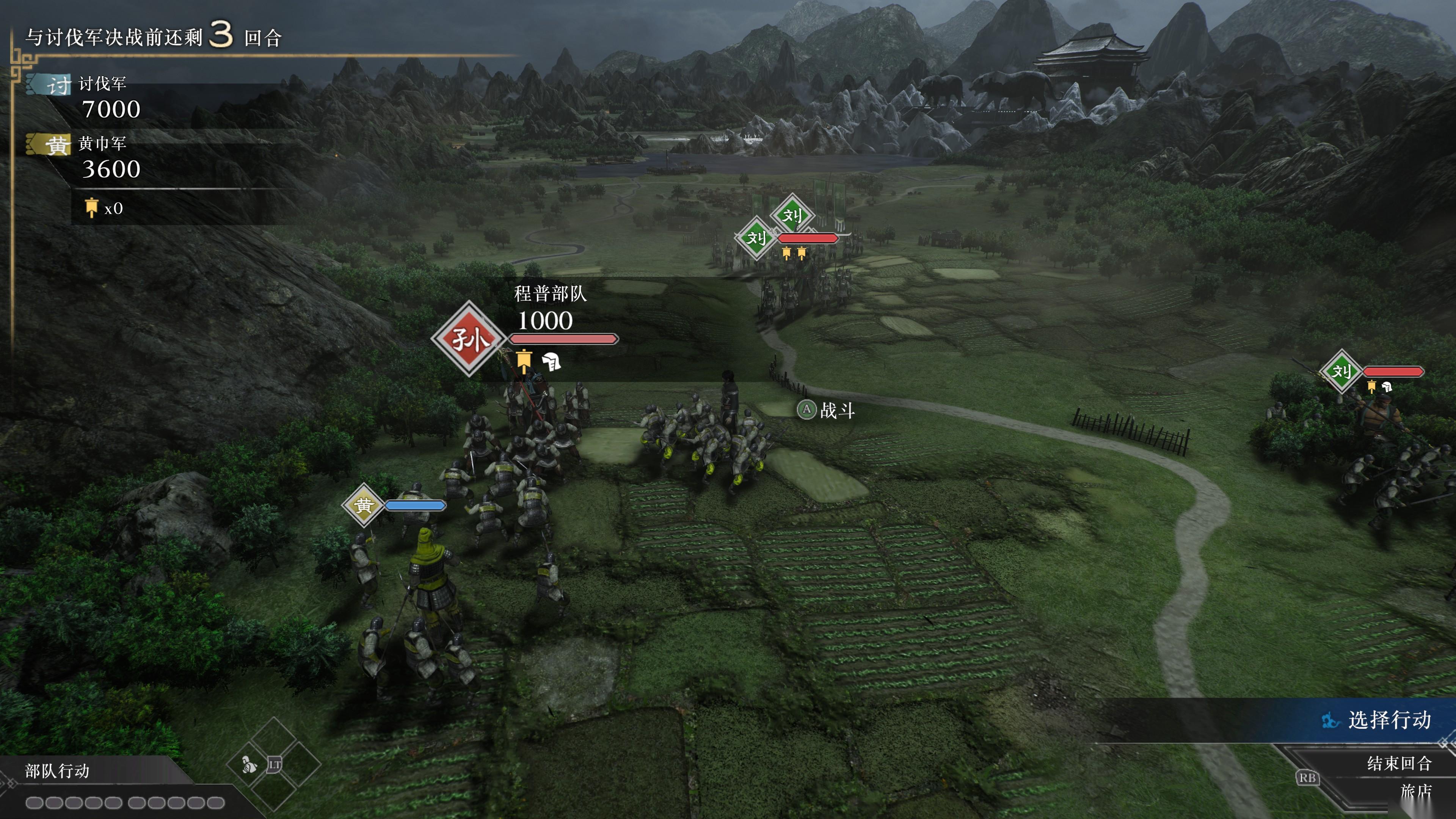Select the red 孙 marker of 程普部队

pos(469,339)
